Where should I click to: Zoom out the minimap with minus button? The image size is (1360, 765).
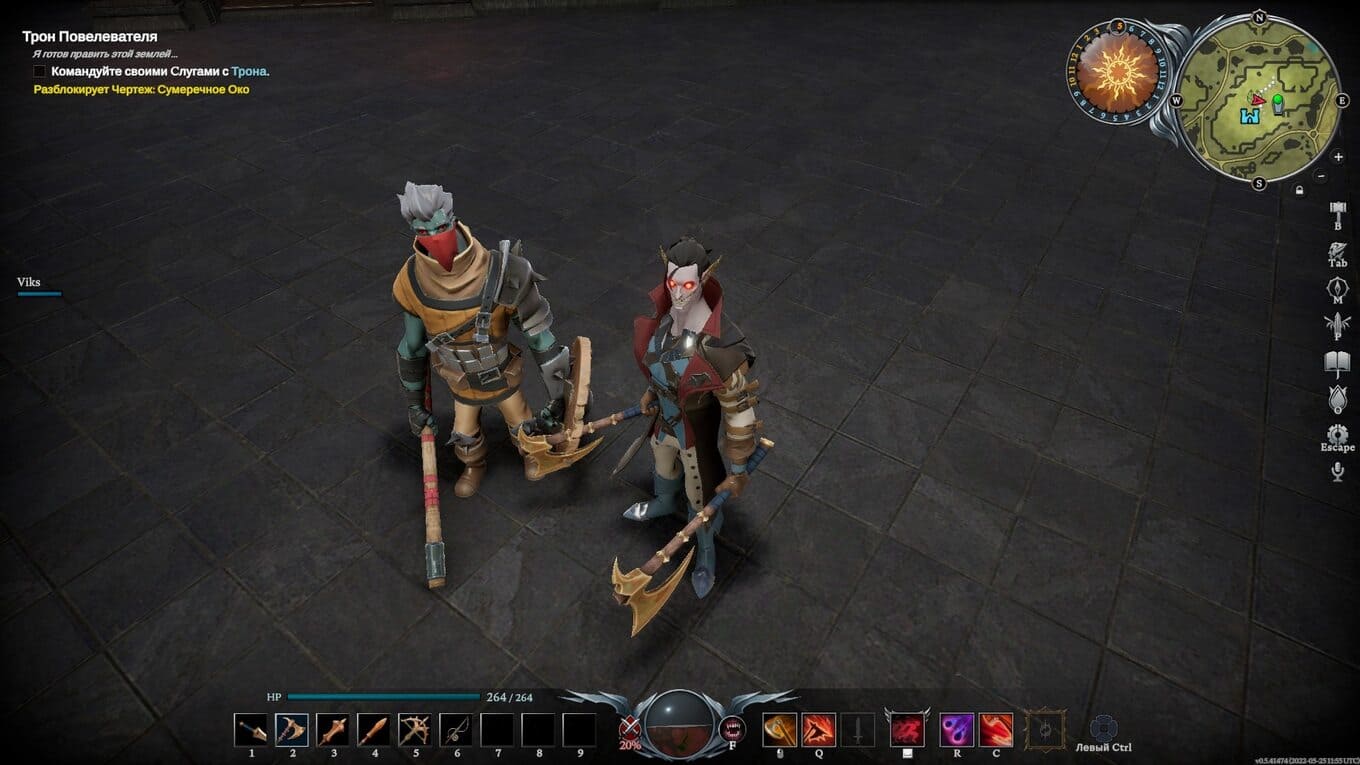(1321, 176)
